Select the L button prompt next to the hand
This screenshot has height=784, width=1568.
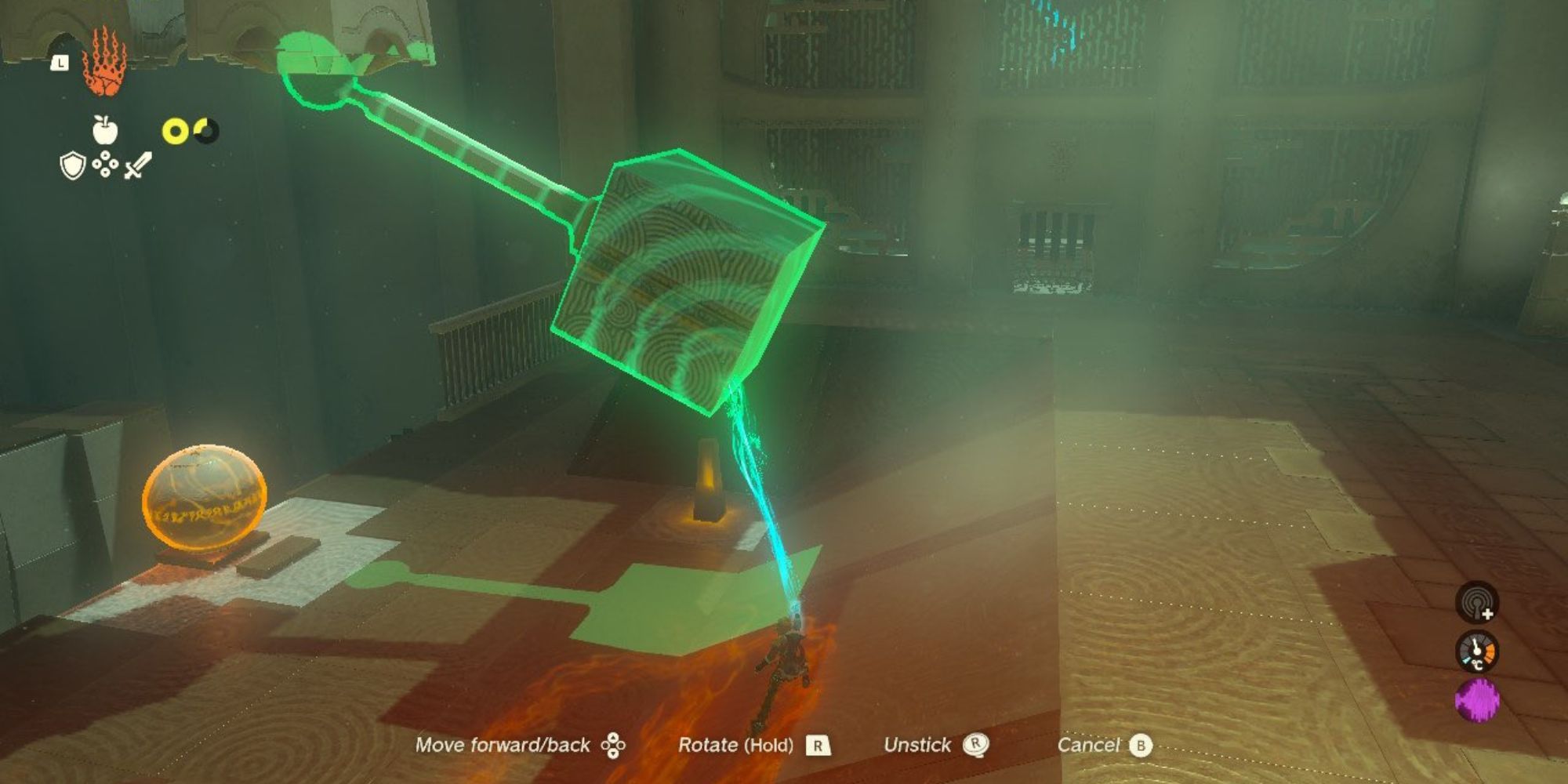(60, 63)
